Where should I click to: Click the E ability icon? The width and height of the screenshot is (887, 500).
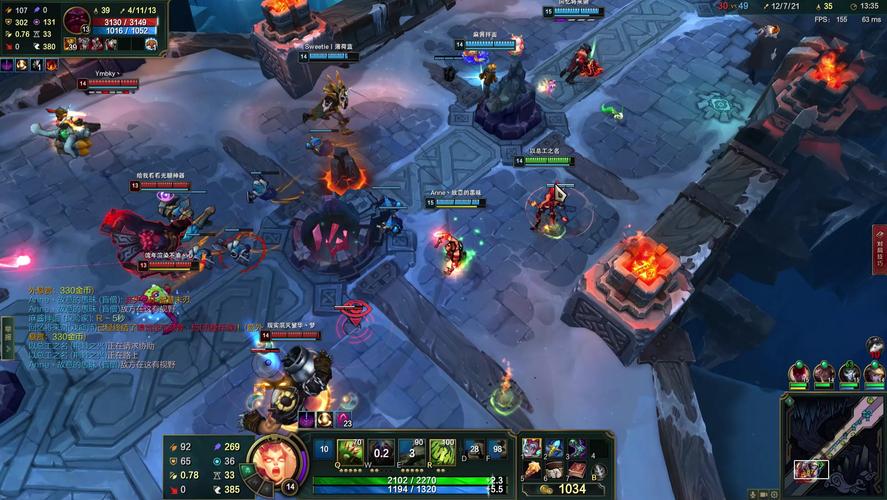click(x=410, y=452)
